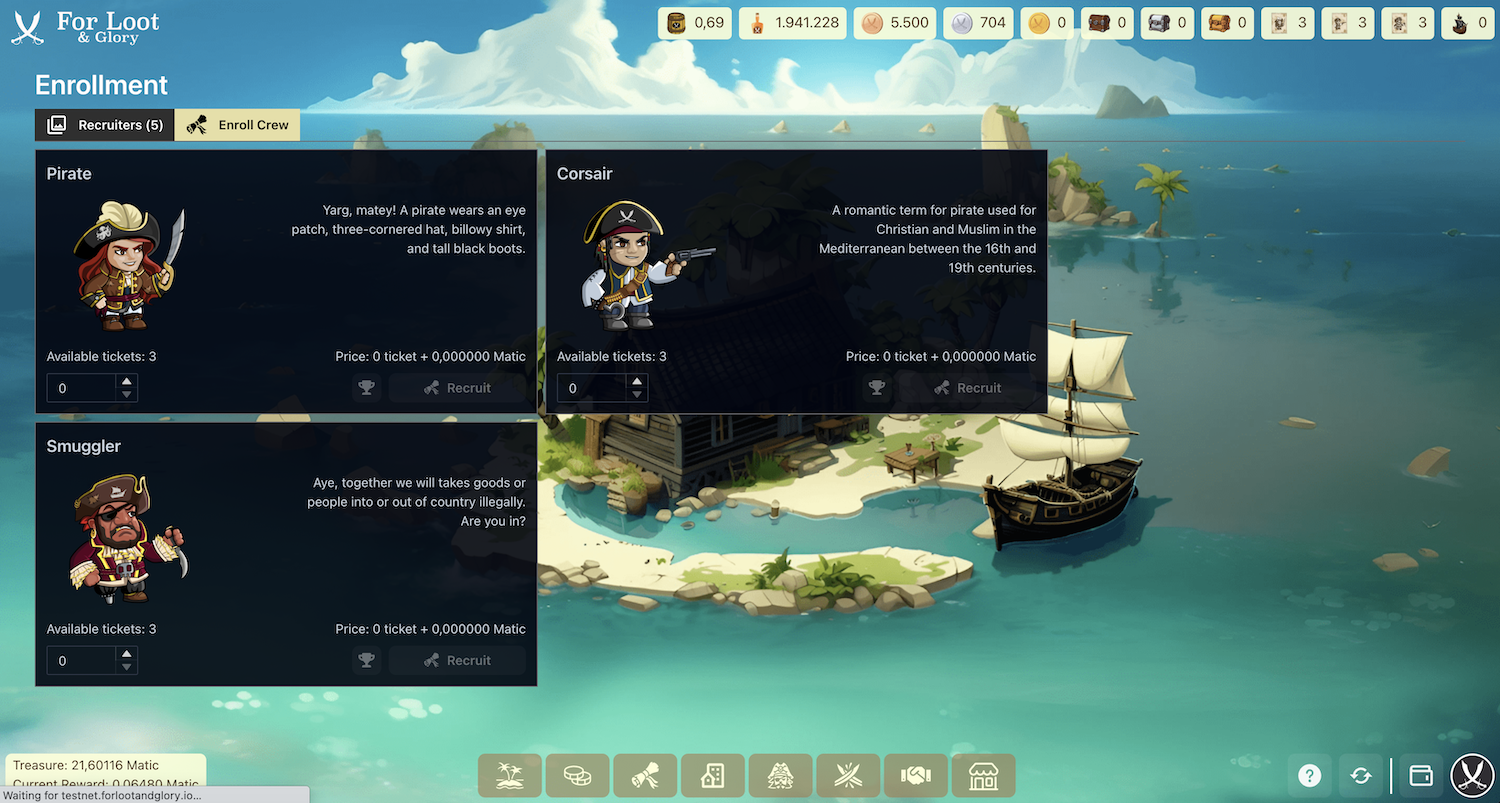Screen dimensions: 1500x803
Task: Click the trophy button on Pirate card
Action: click(x=367, y=388)
